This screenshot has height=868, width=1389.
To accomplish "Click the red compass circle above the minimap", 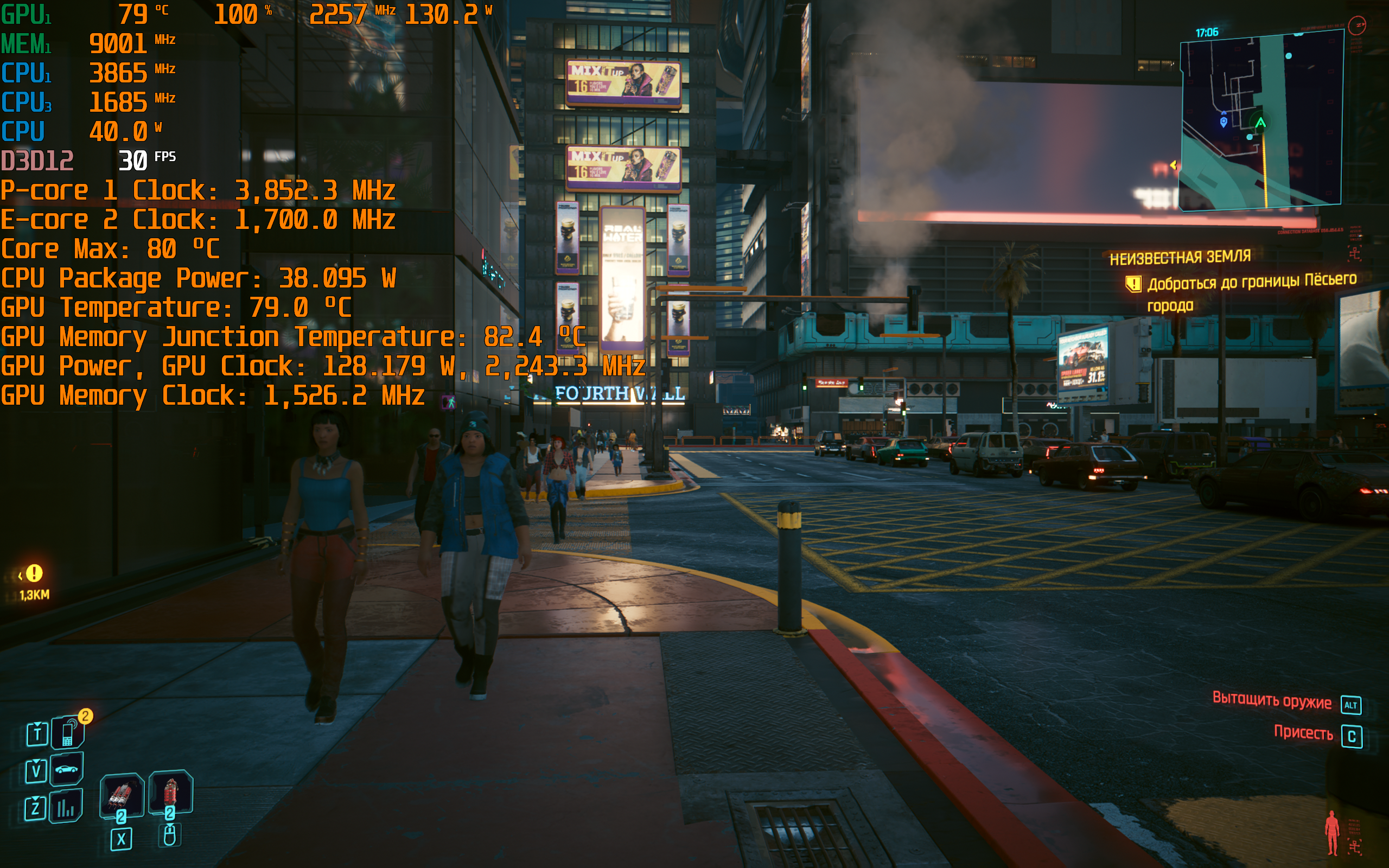I will click(x=1357, y=25).
